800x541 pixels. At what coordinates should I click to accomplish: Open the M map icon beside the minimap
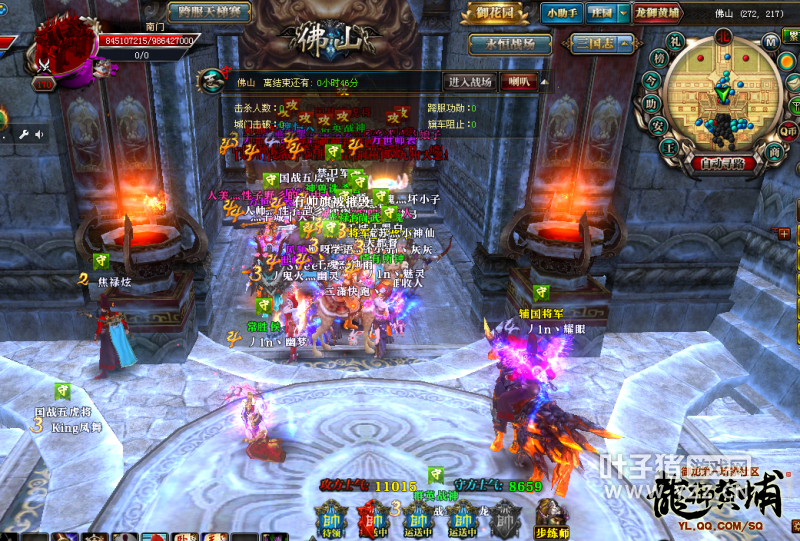(x=771, y=41)
